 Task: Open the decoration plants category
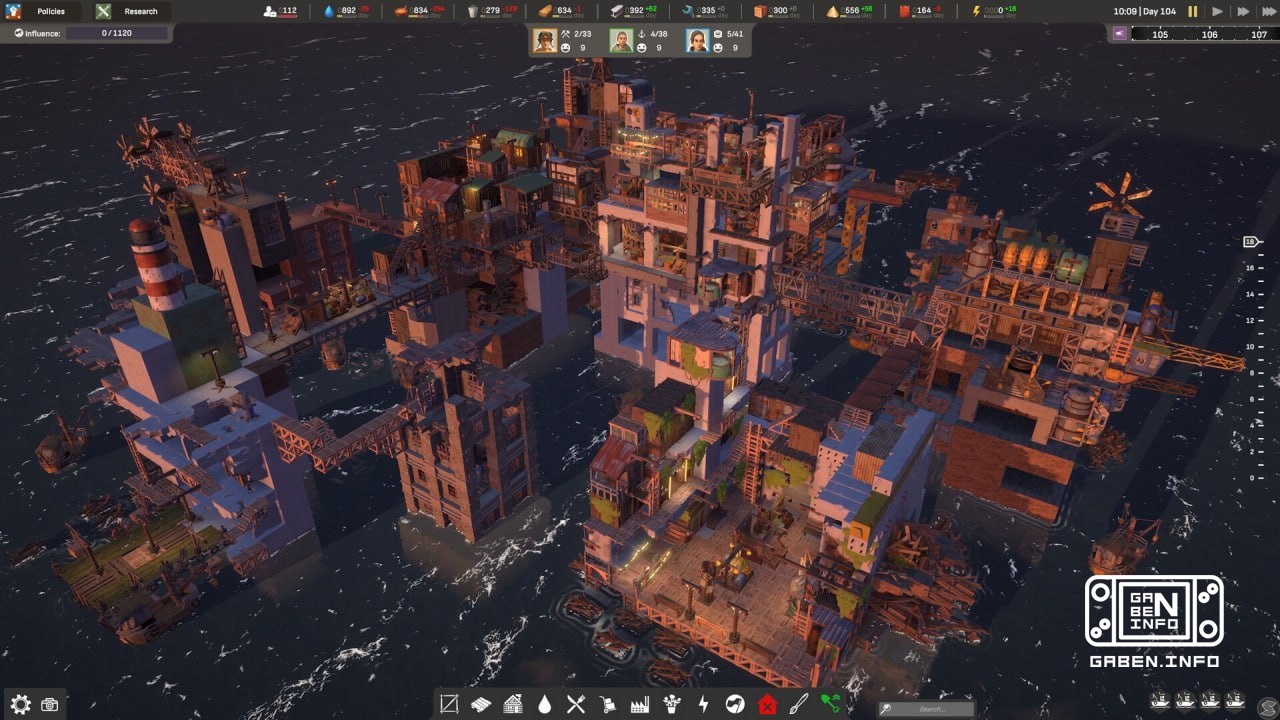click(670, 703)
